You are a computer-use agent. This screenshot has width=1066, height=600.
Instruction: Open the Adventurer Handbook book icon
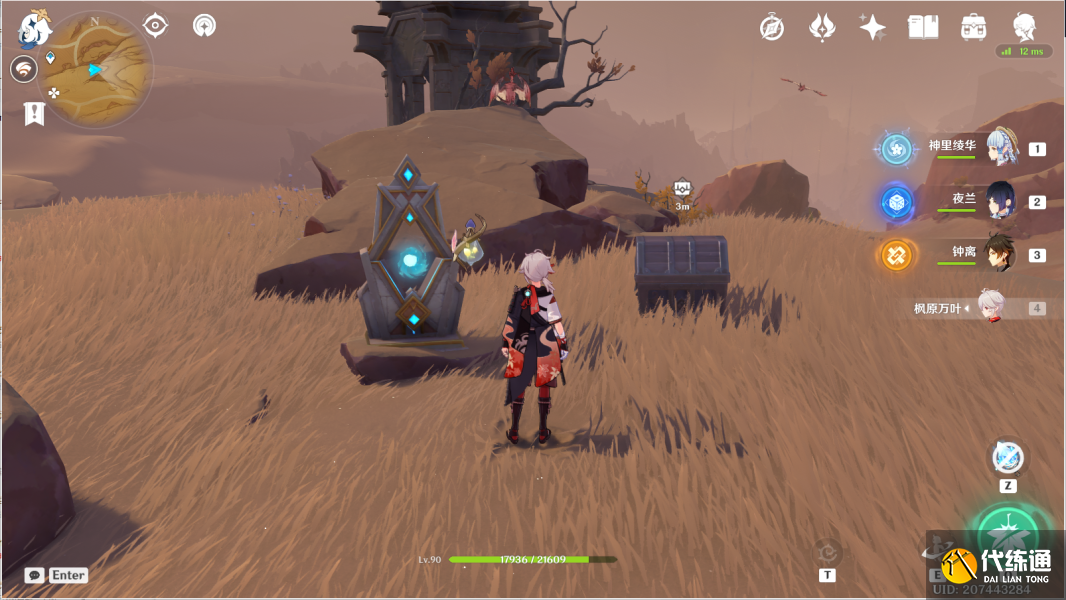coord(922,28)
